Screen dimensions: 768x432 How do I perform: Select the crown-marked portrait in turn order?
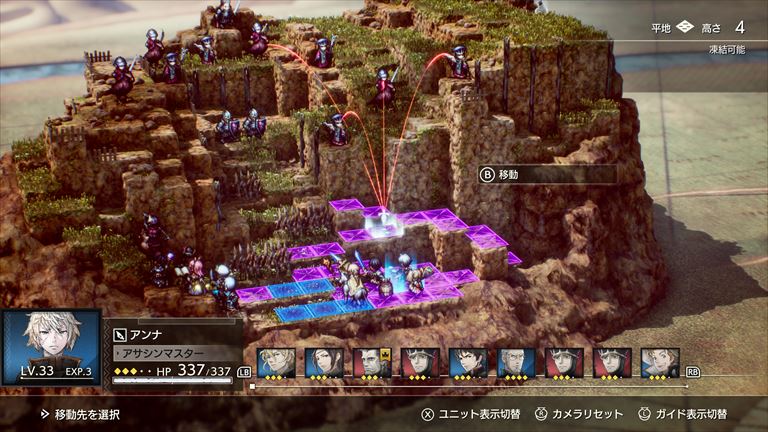[372, 362]
